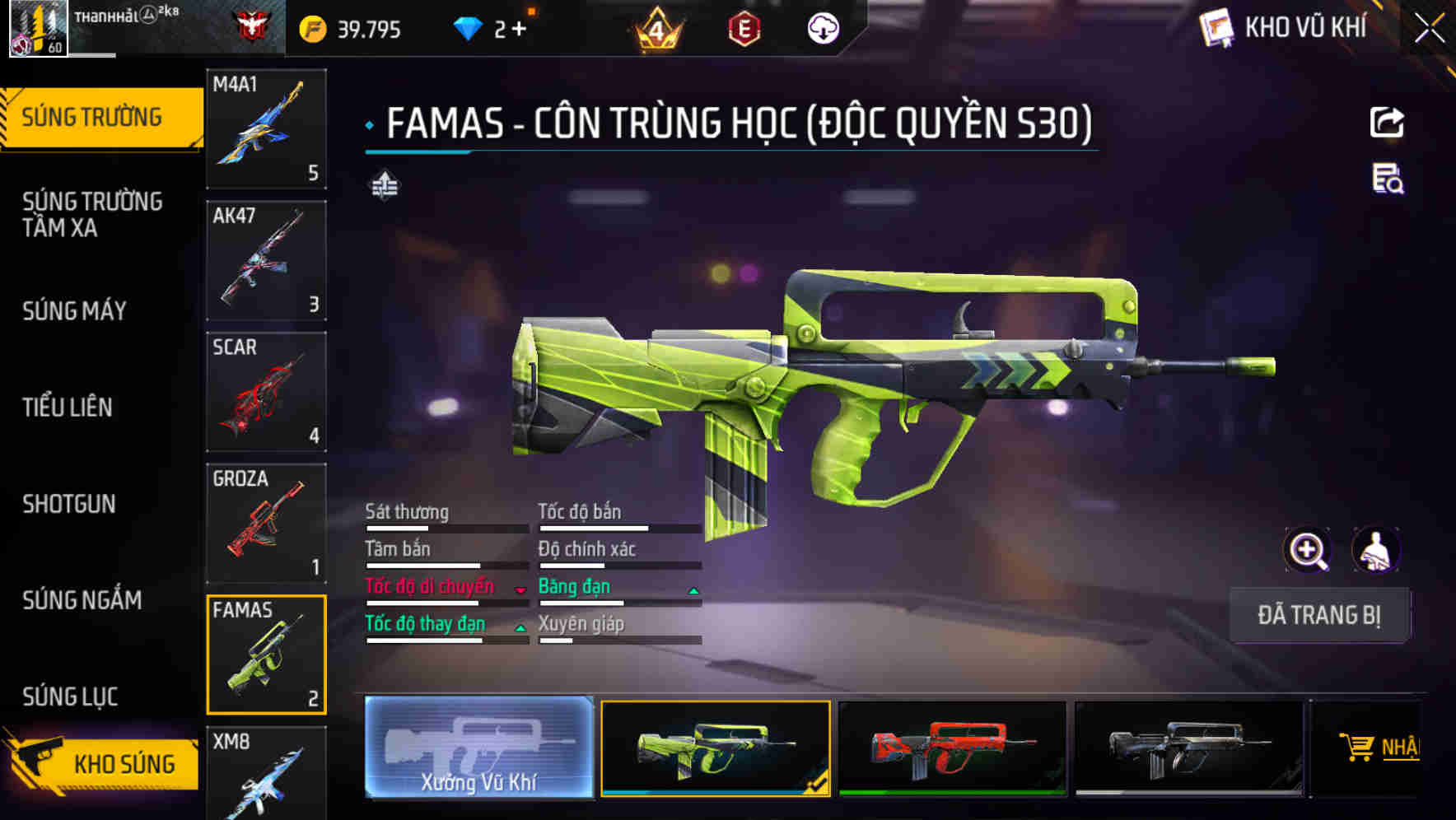Screen dimensions: 1456x820
Task: Select the XM8 weapon tile
Action: pyautogui.click(x=266, y=772)
